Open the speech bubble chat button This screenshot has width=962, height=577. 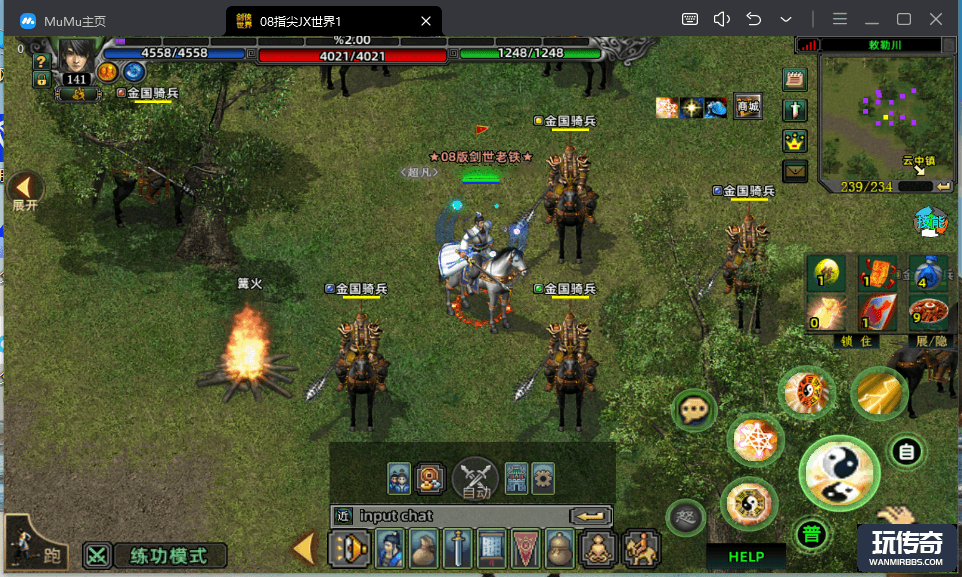[693, 410]
